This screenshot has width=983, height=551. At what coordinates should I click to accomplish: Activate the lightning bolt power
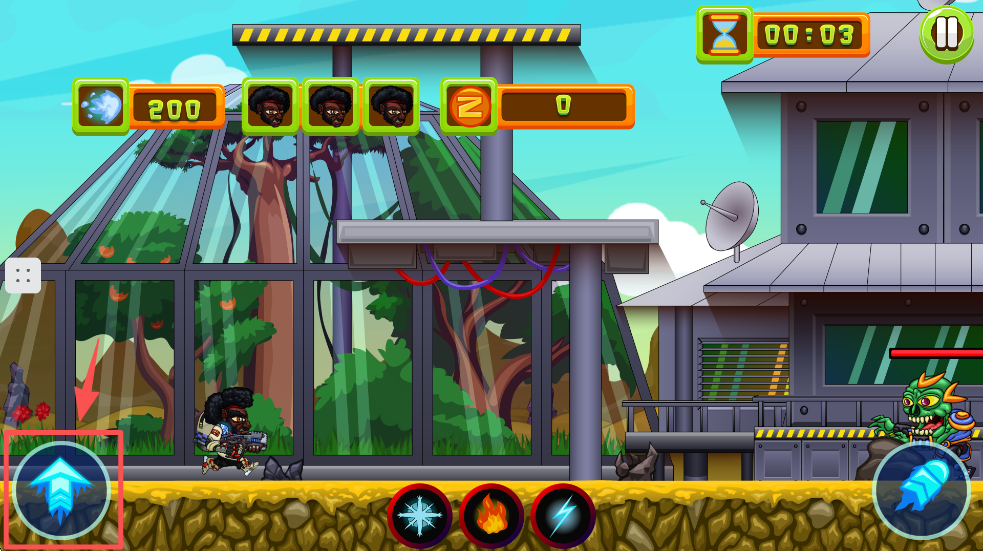(x=563, y=516)
